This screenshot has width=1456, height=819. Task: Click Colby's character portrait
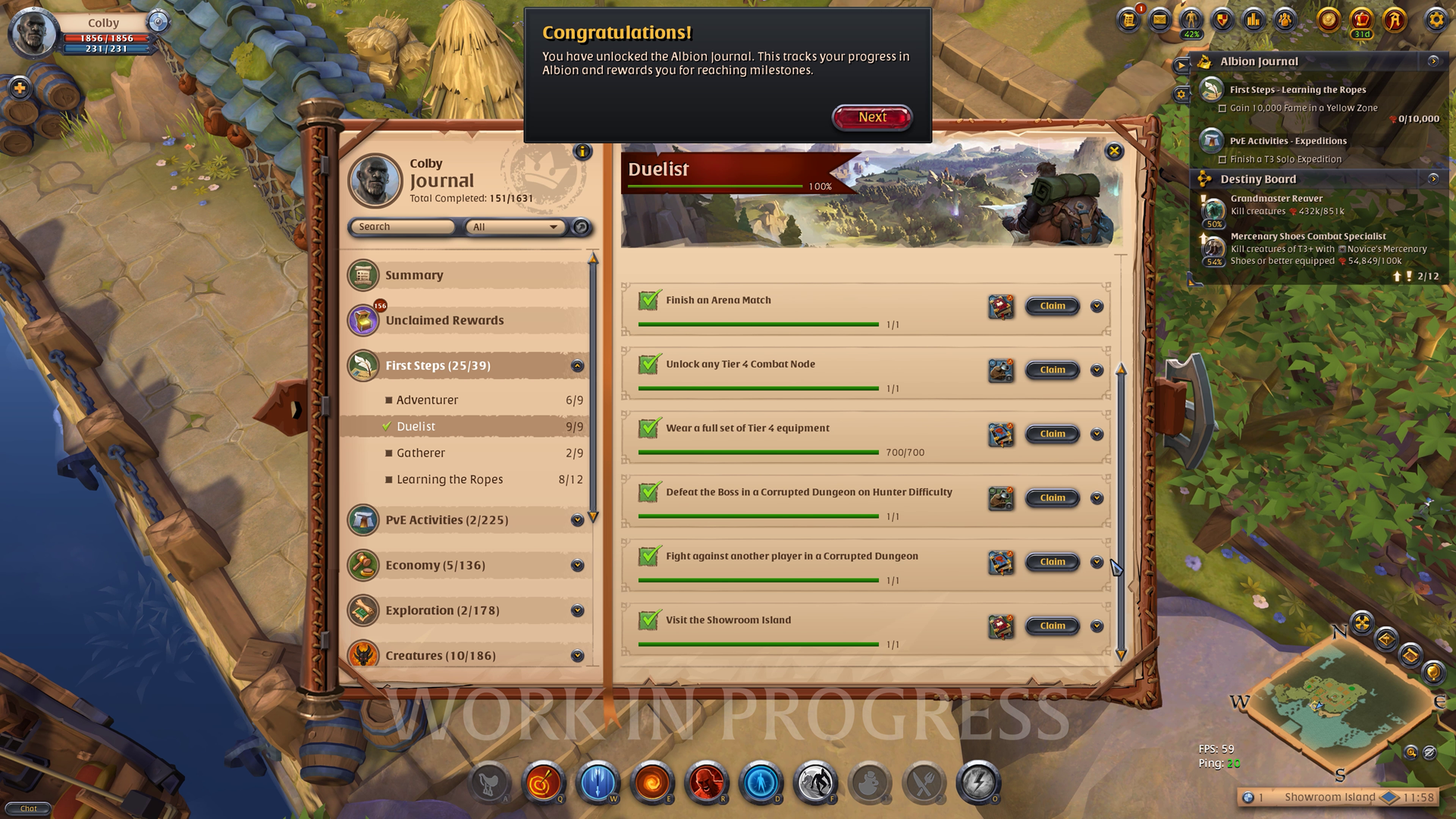pyautogui.click(x=33, y=33)
